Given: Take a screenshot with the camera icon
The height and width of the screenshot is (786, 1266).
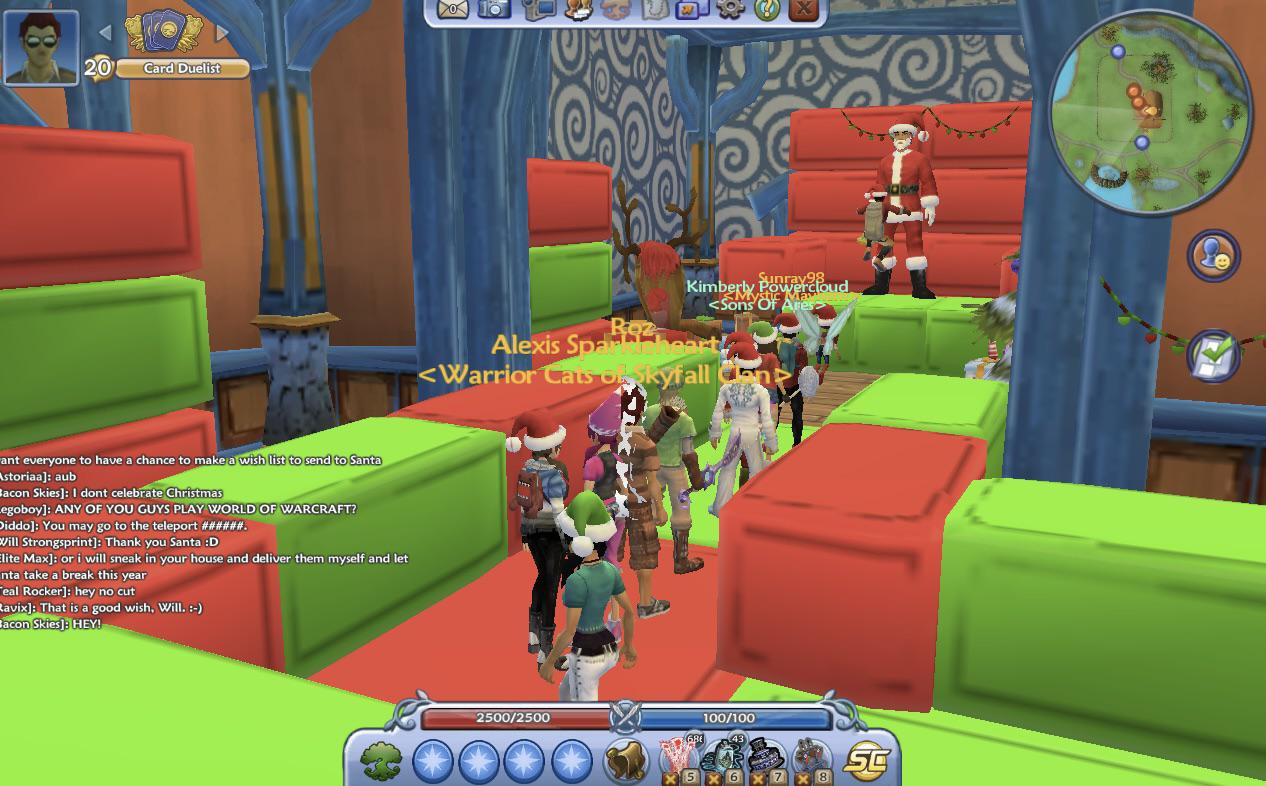Looking at the screenshot, I should 493,9.
